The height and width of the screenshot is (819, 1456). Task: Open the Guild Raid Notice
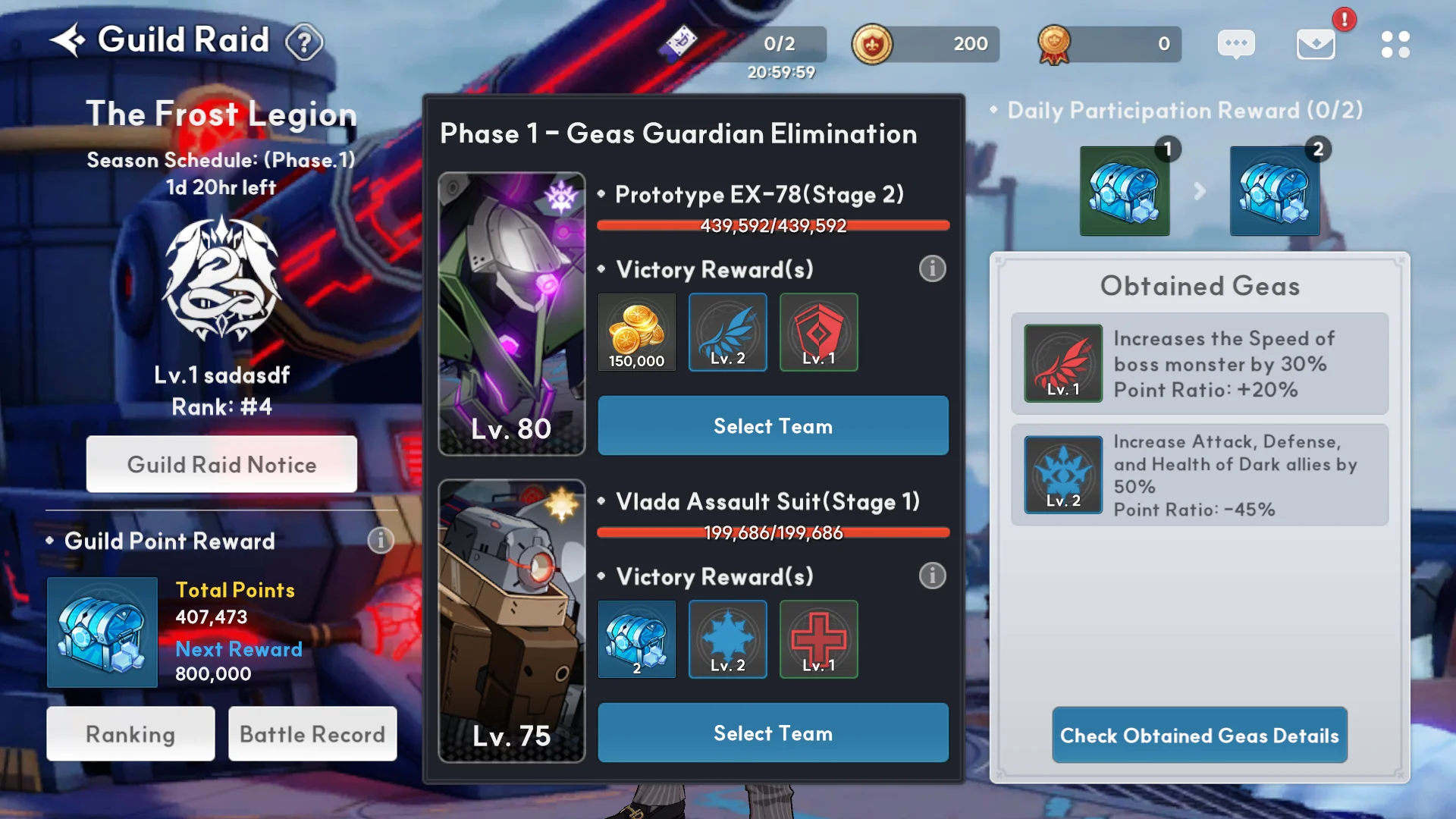[x=221, y=464]
